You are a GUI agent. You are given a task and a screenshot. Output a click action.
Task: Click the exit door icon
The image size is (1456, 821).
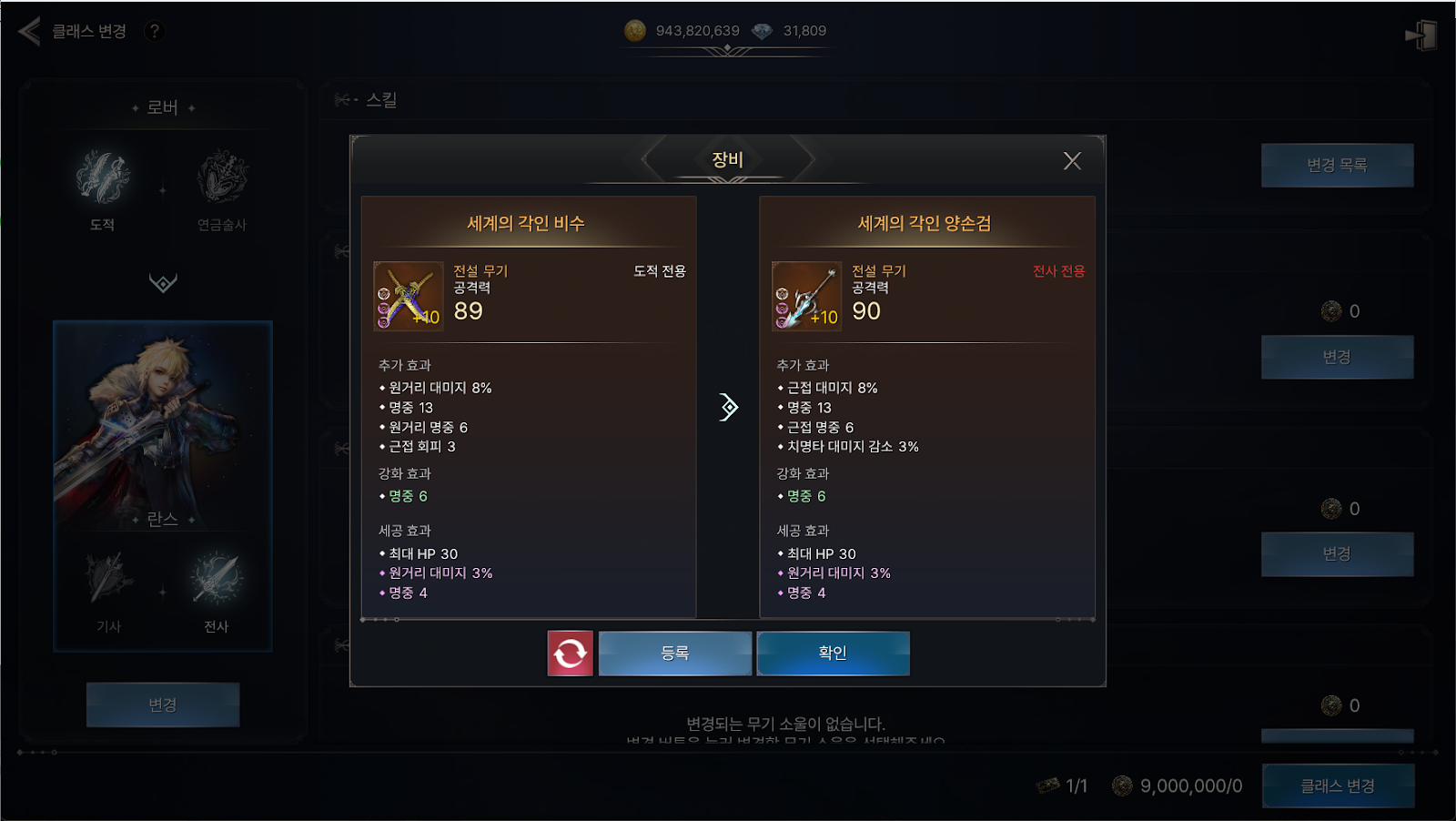pos(1421,35)
